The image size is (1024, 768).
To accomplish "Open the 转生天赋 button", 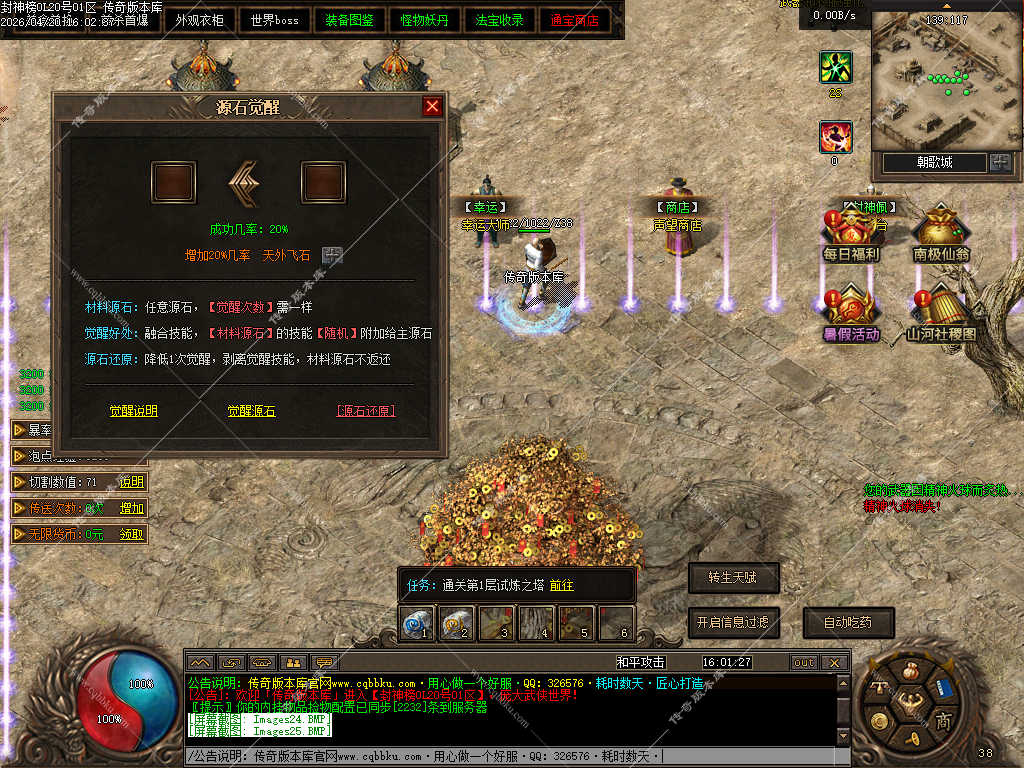I will [x=733, y=577].
